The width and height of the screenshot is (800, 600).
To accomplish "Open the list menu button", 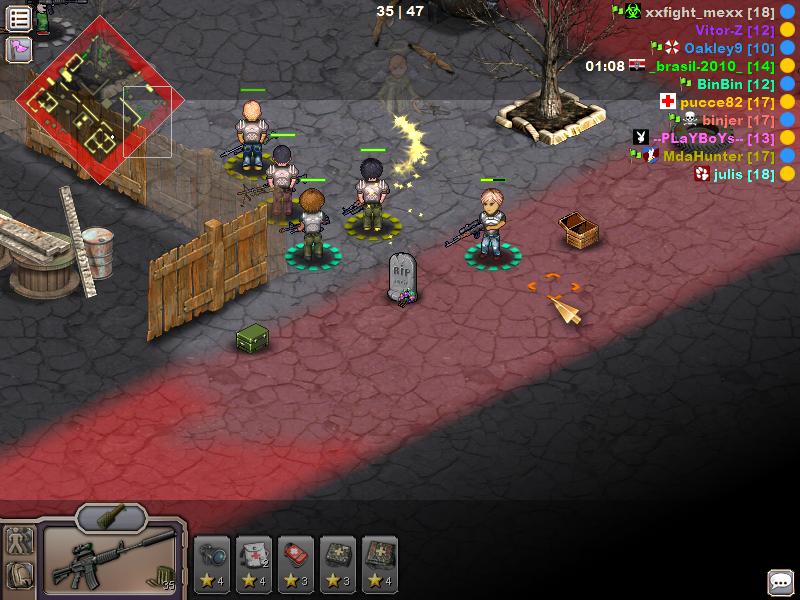I will (x=19, y=18).
